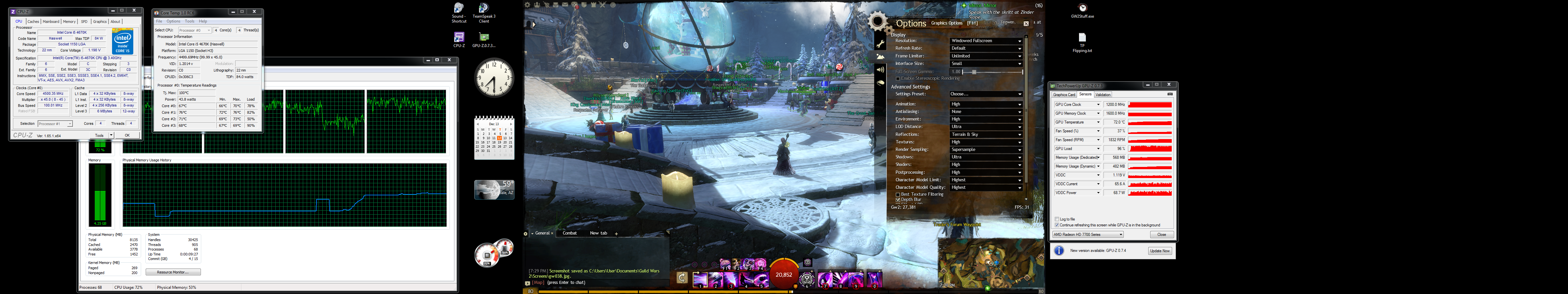Swap weapons with the arrow button
The width and height of the screenshot is (1568, 294).
coord(682,278)
